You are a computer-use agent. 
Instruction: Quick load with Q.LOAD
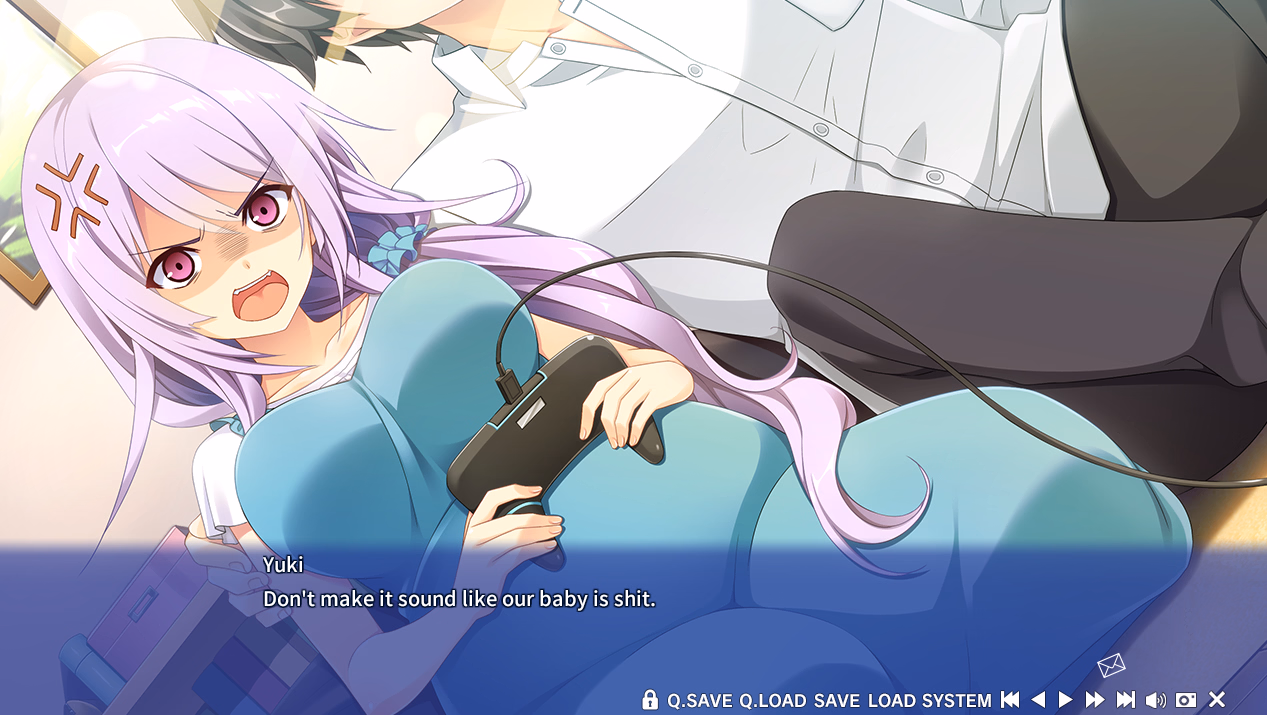772,701
